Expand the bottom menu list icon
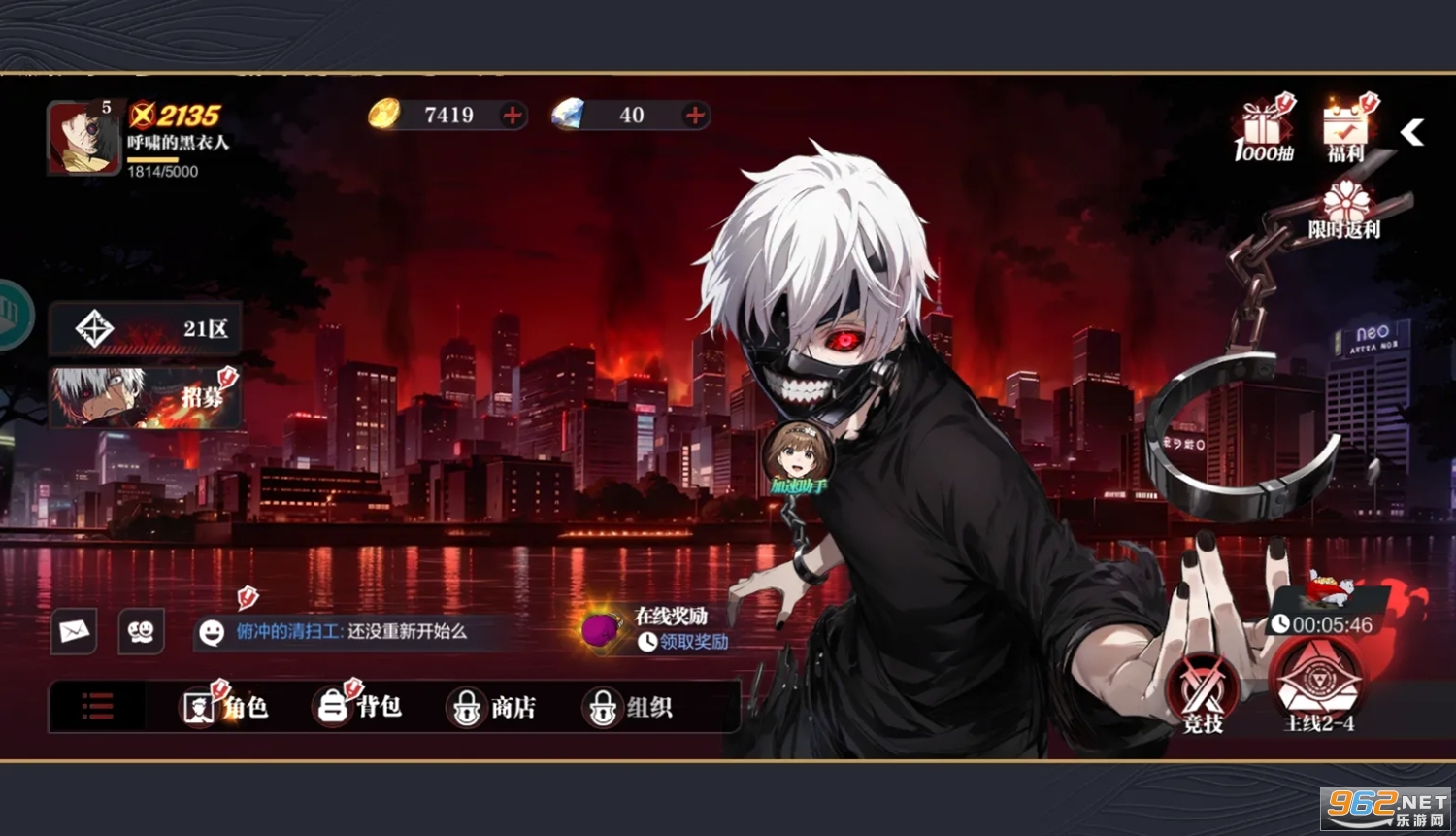Image resolution: width=1456 pixels, height=836 pixels. pyautogui.click(x=96, y=707)
